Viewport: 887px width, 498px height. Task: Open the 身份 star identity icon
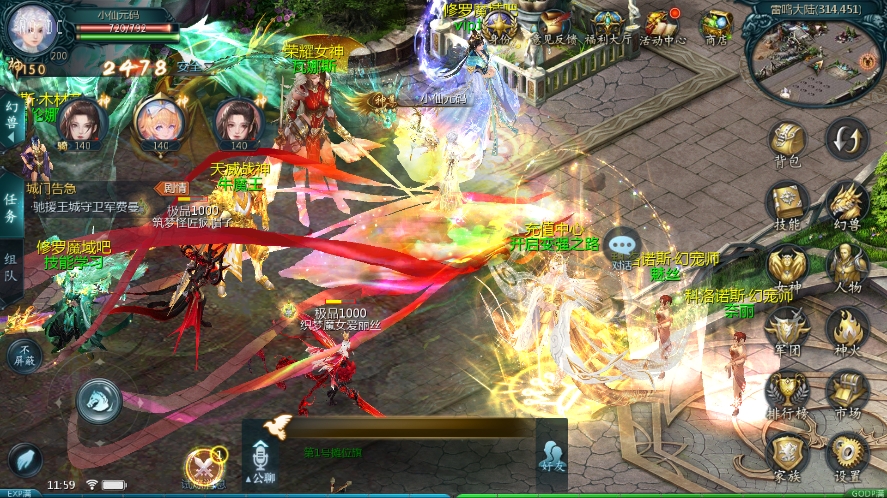(498, 27)
